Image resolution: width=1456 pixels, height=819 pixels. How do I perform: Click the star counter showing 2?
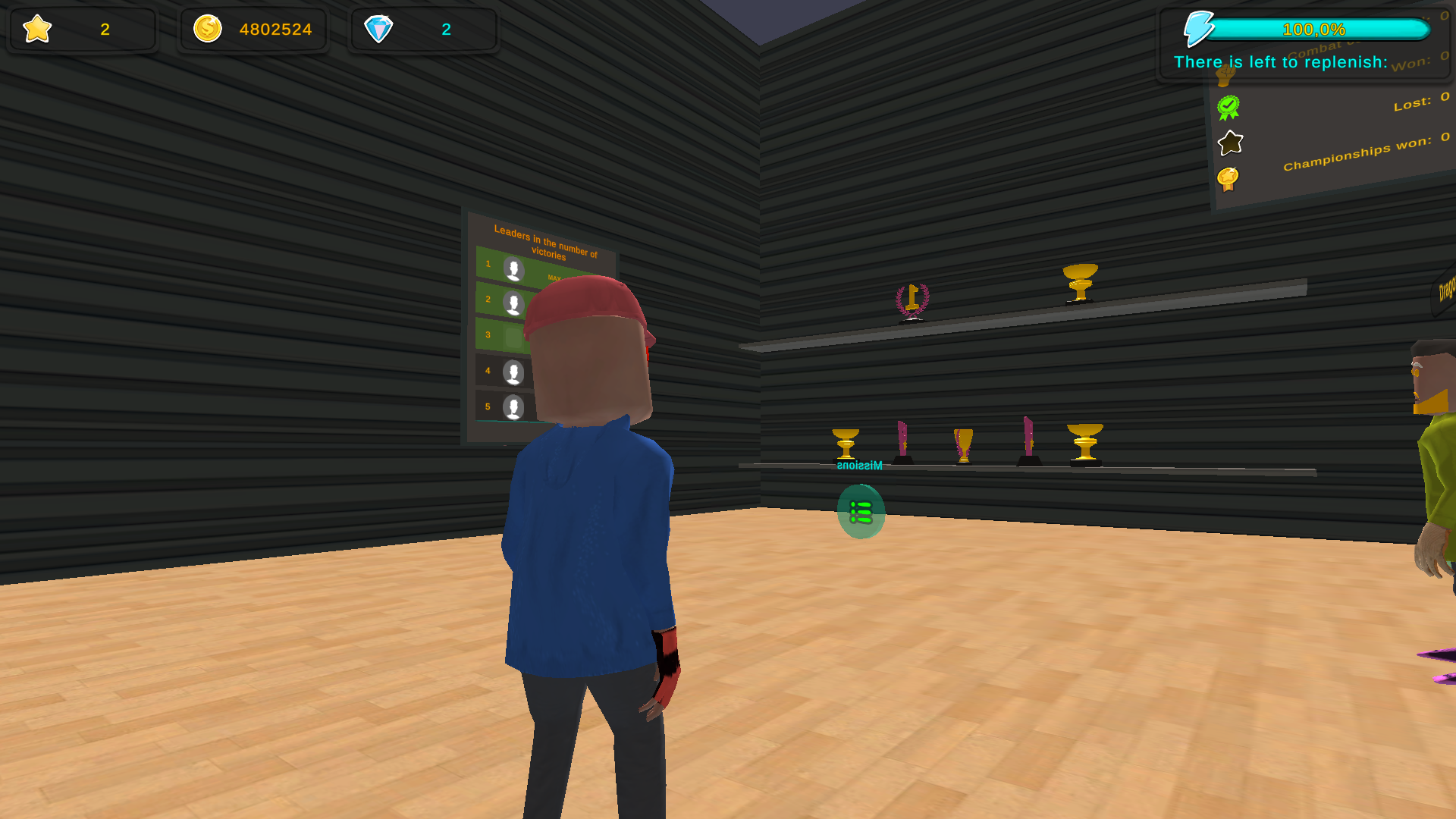coord(105,30)
